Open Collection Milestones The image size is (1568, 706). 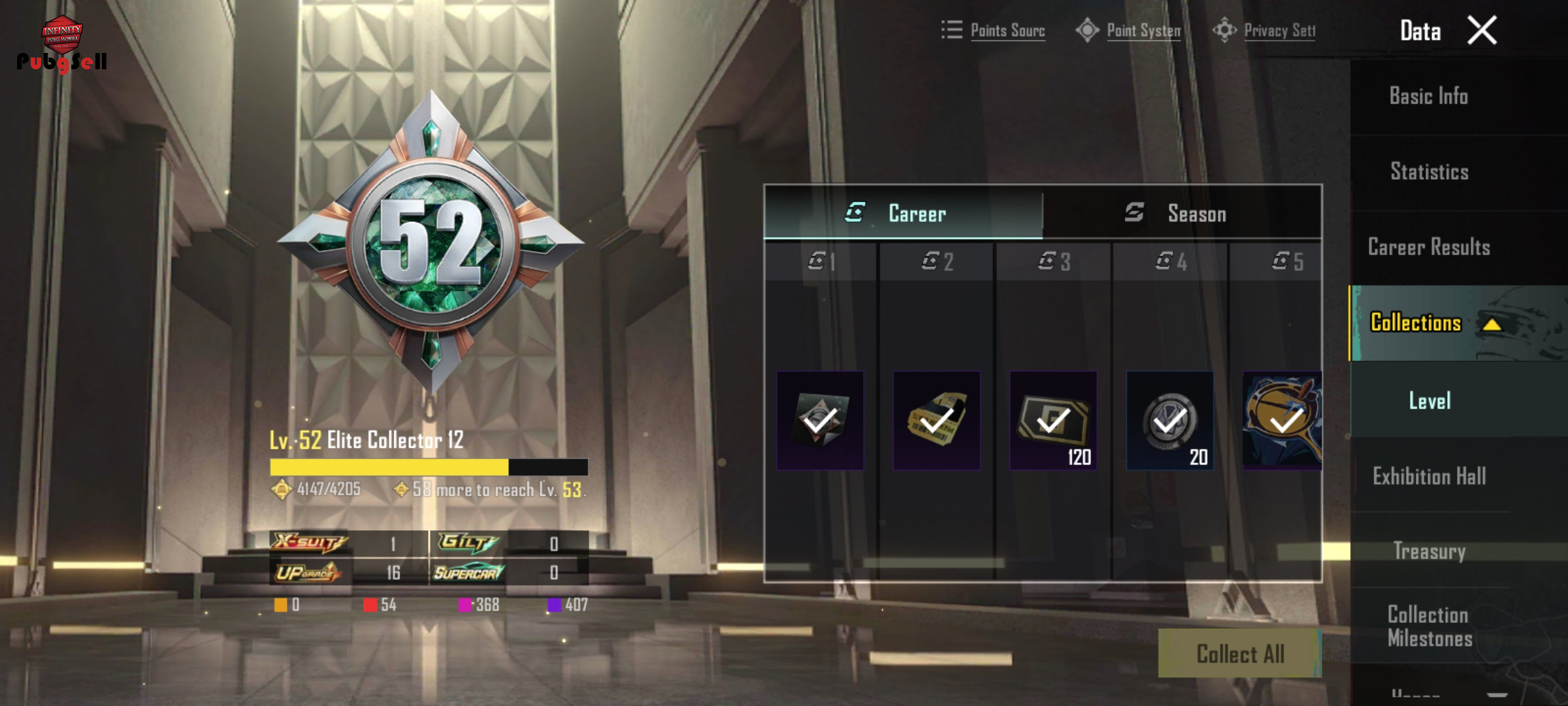click(1429, 626)
